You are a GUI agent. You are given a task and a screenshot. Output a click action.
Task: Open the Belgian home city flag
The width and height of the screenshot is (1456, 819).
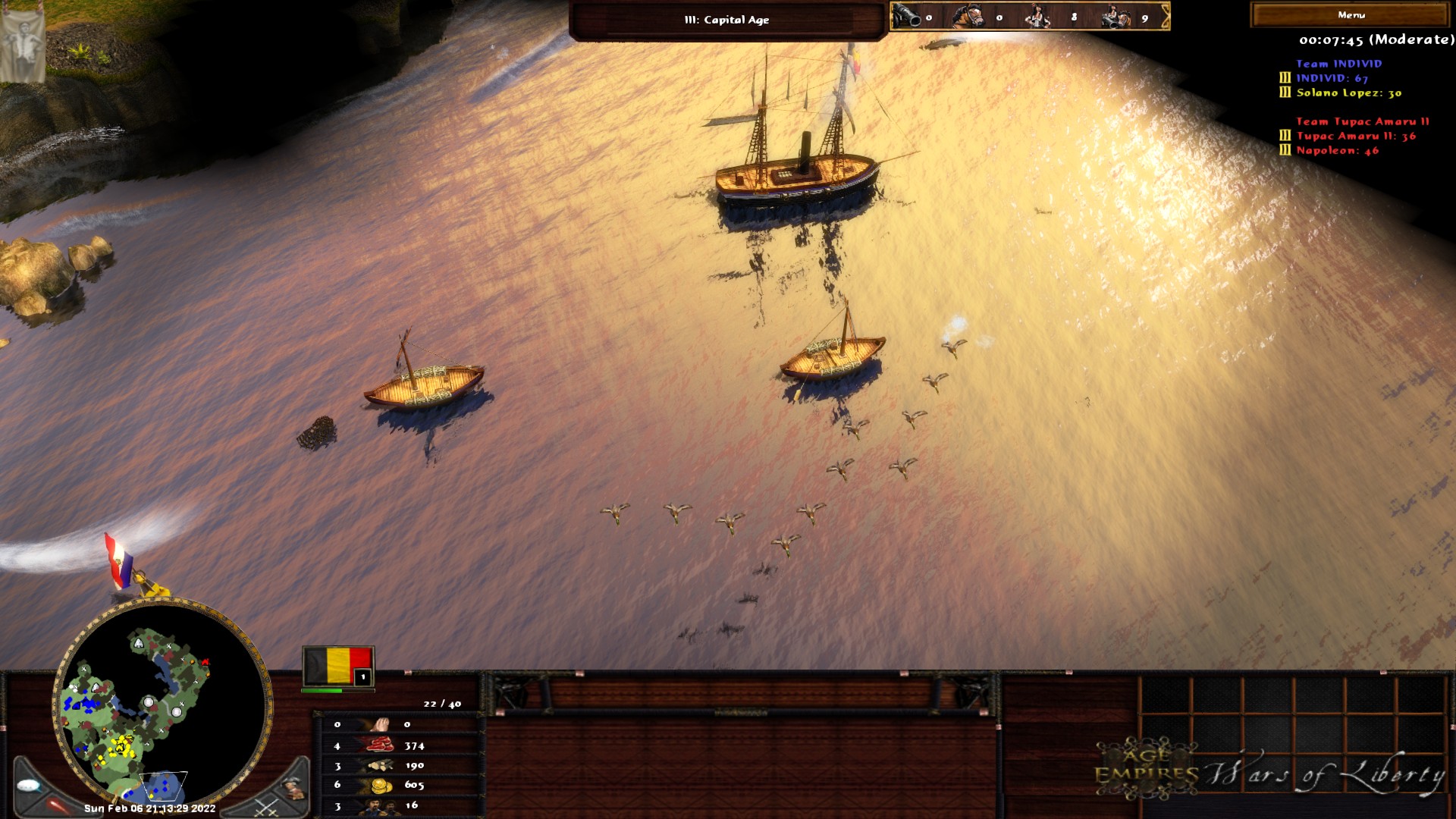click(x=338, y=667)
